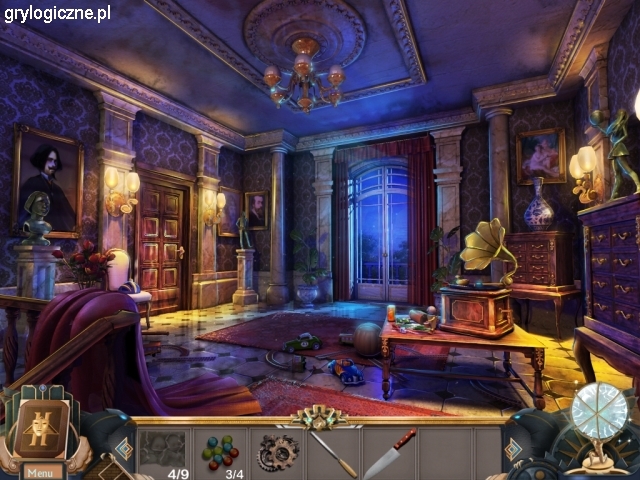Use the crystal ball hint
Image resolution: width=640 pixels, height=480 pixels.
click(599, 413)
